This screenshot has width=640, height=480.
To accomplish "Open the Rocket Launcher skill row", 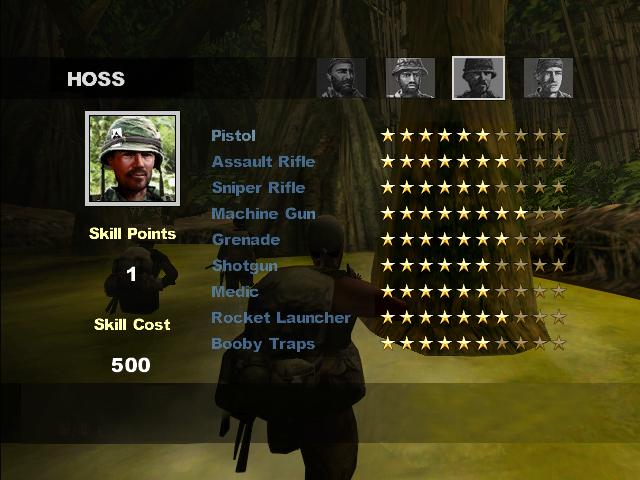I will [281, 318].
